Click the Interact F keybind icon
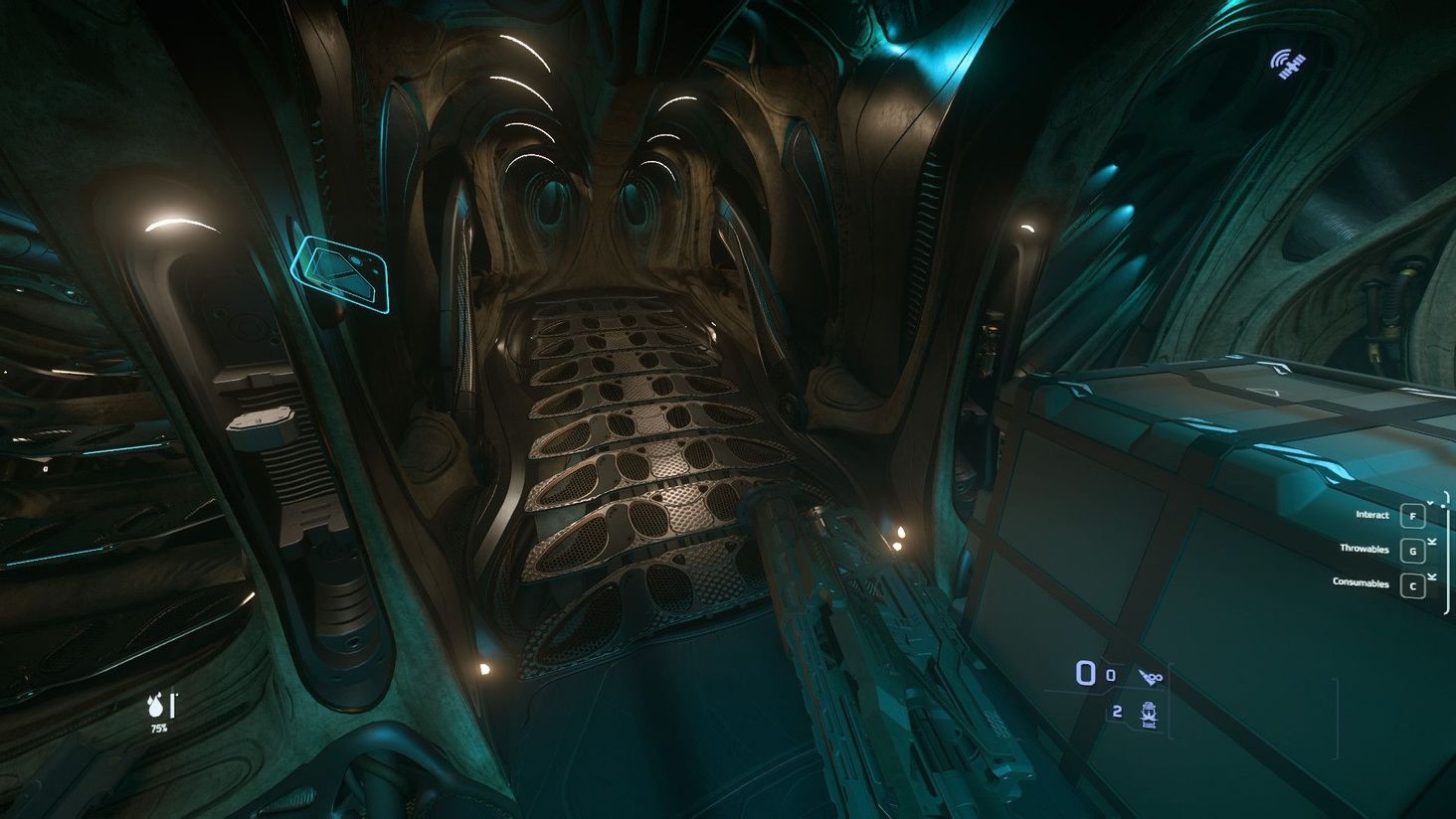 (1413, 516)
